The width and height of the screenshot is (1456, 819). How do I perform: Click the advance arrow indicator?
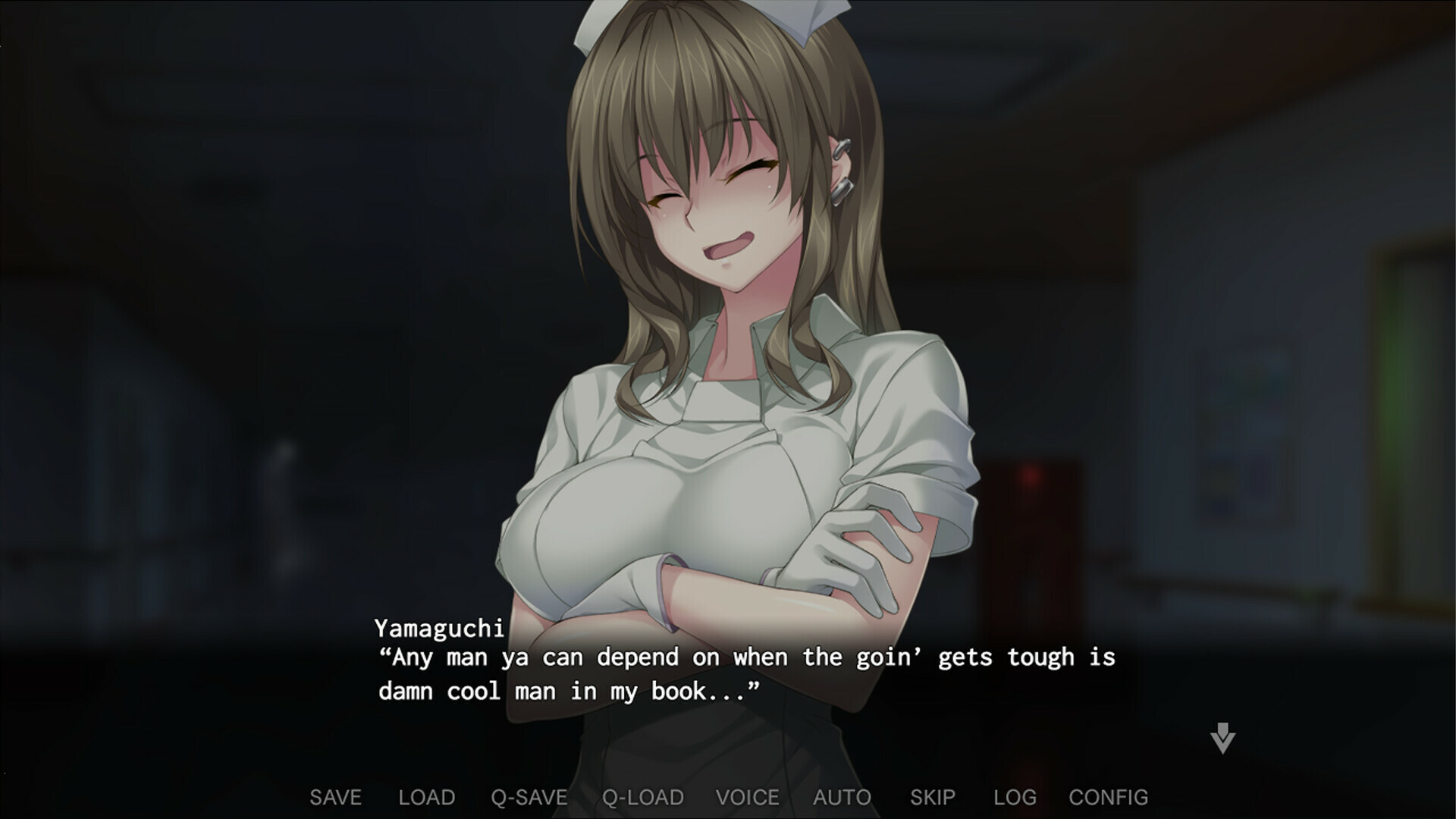point(1223,739)
